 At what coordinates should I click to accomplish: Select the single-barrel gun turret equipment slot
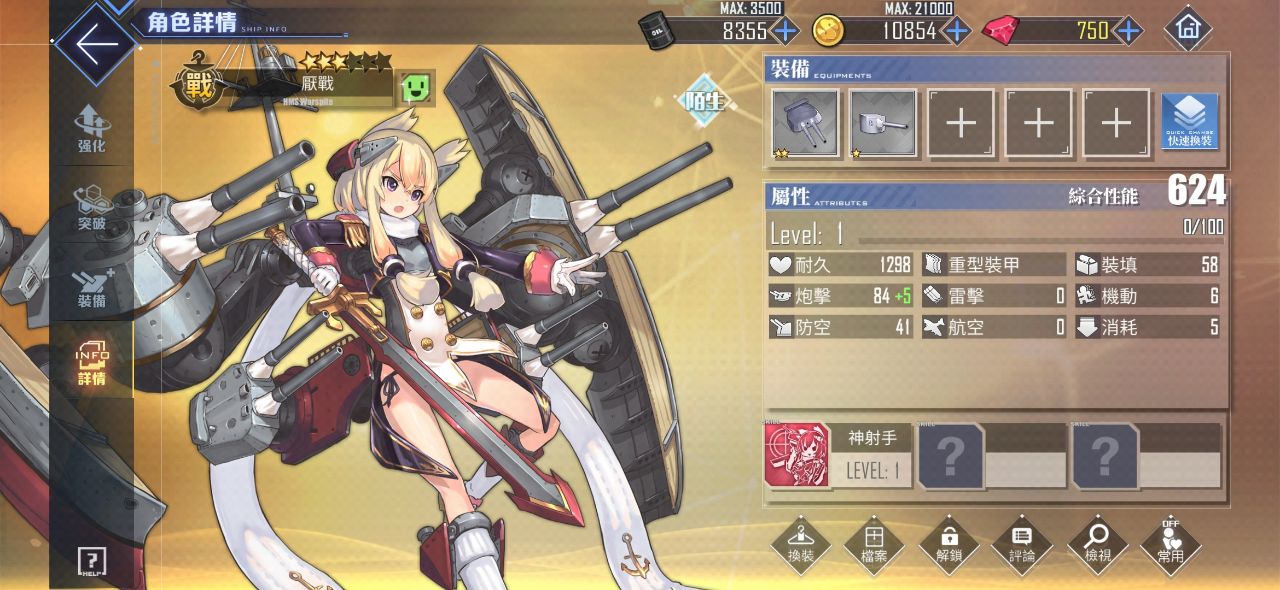click(x=883, y=123)
